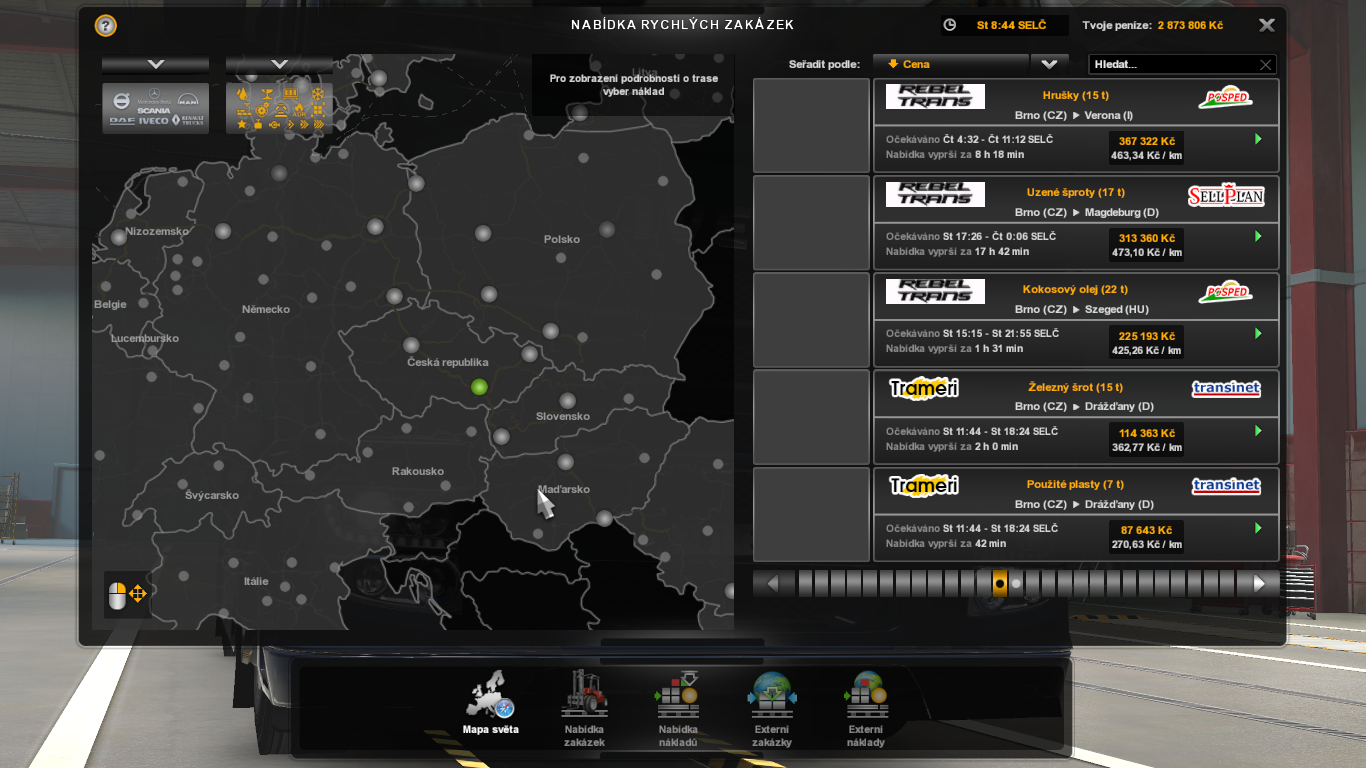This screenshot has height=768, width=1366.
Task: Open Externí náklady from bottom bar
Action: [x=865, y=708]
